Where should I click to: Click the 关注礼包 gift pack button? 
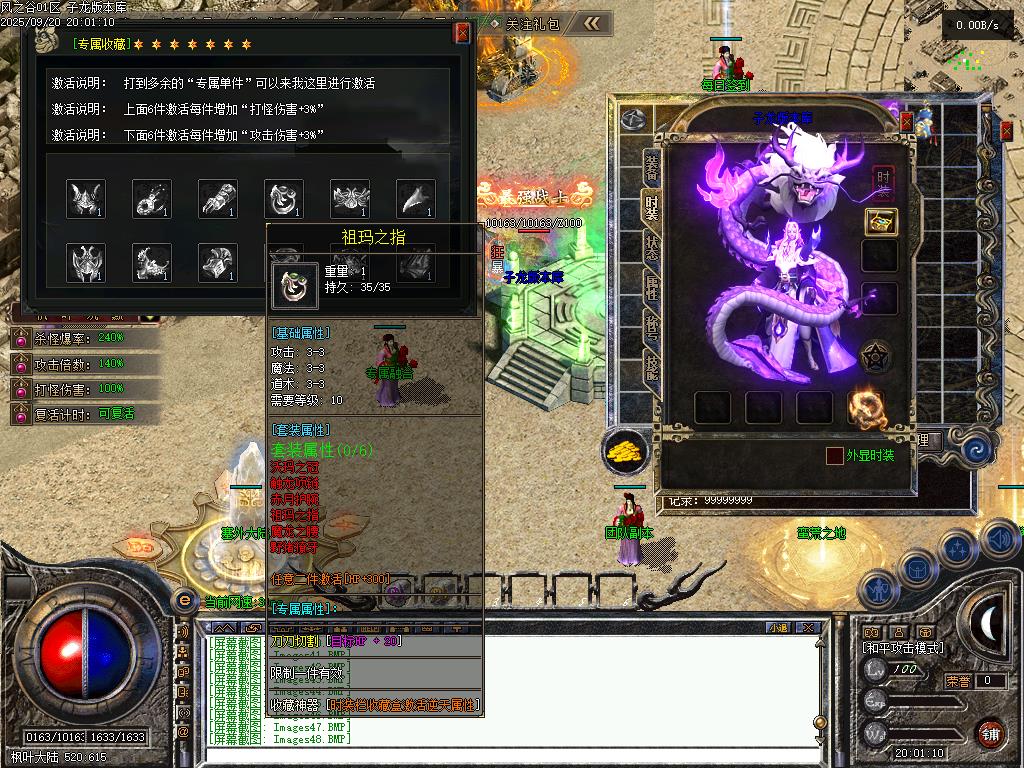(x=531, y=23)
